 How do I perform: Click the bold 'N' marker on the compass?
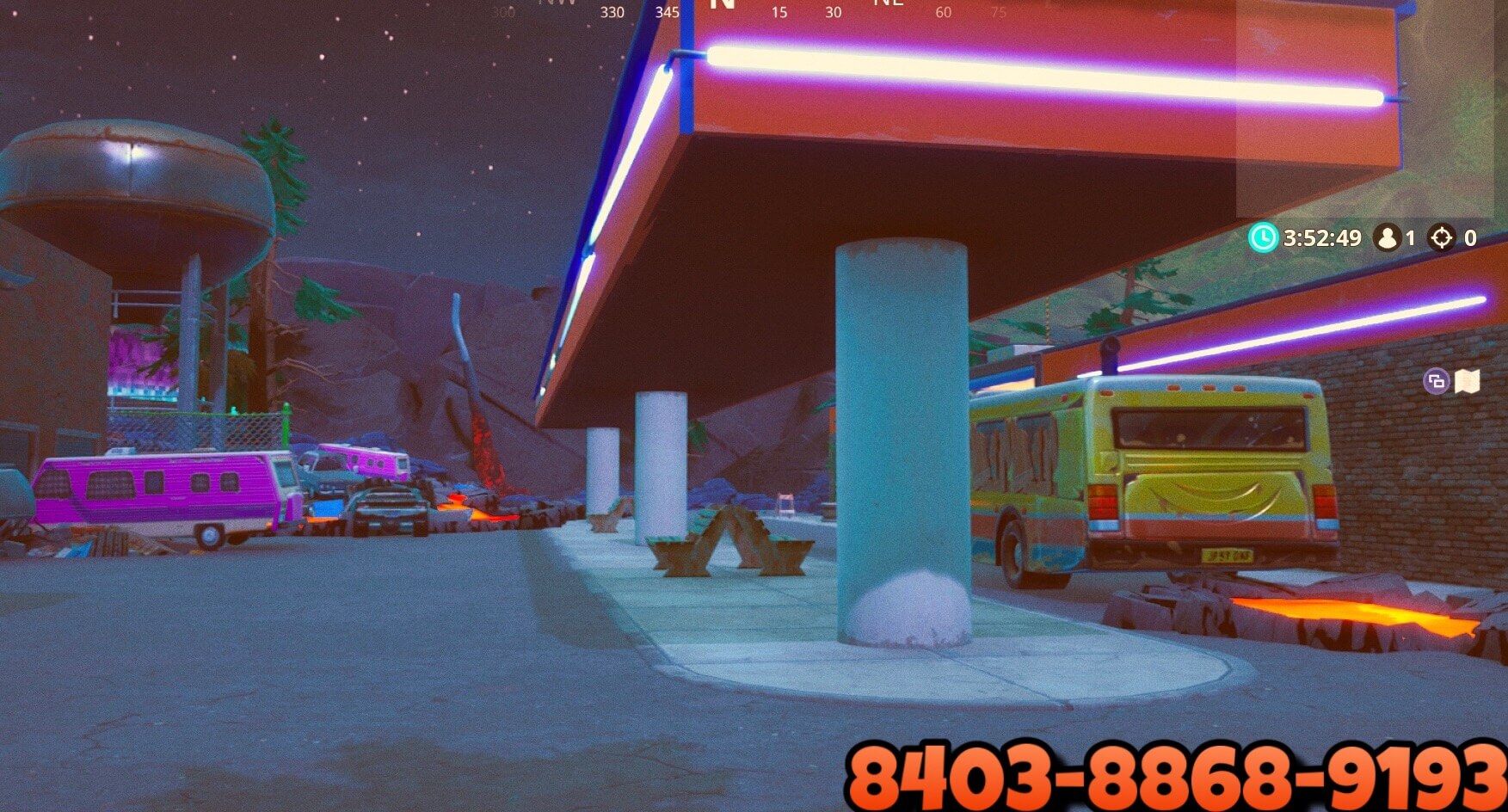723,7
